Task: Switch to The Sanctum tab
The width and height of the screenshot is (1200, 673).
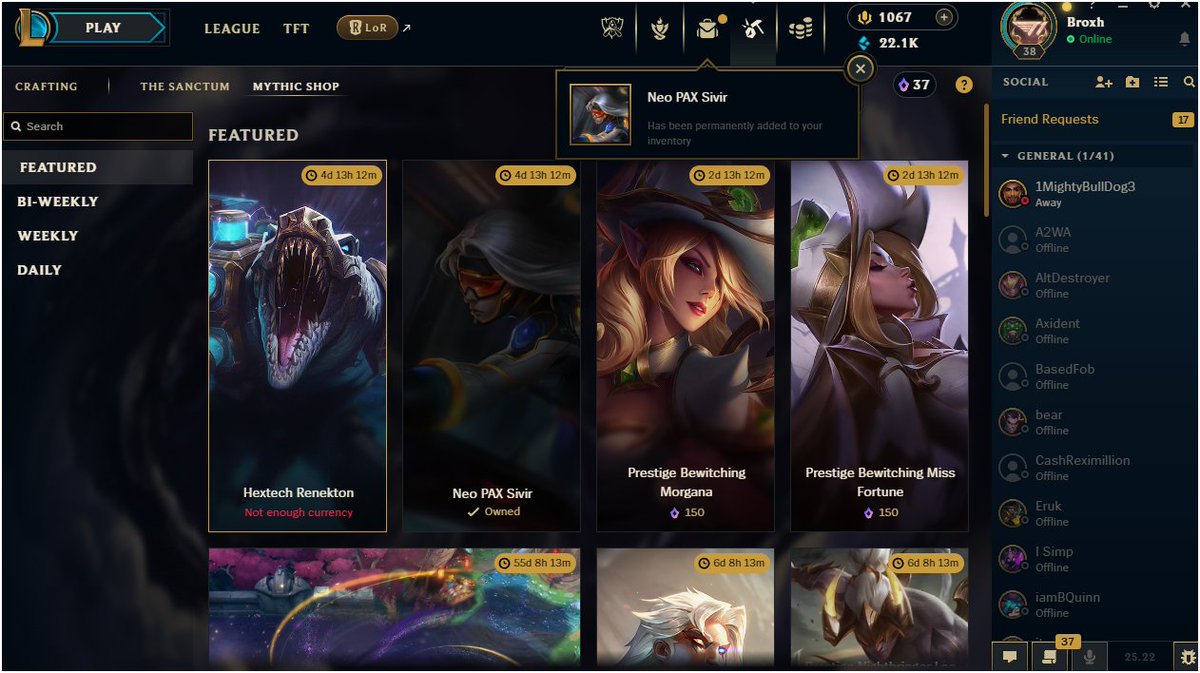Action: (185, 87)
